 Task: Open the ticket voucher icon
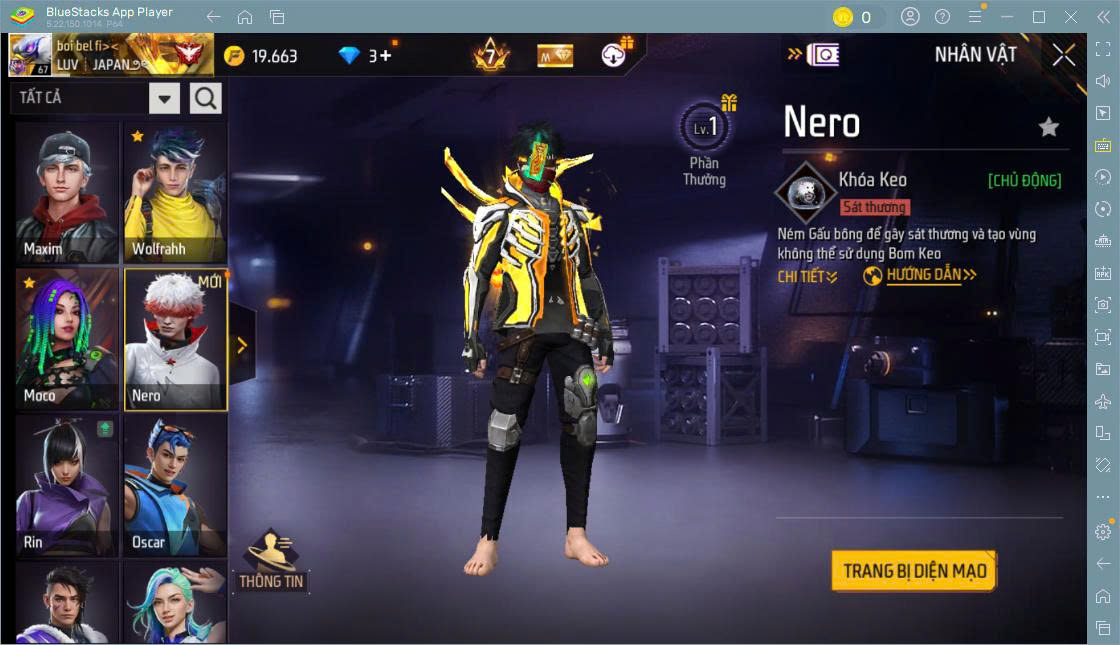(822, 55)
